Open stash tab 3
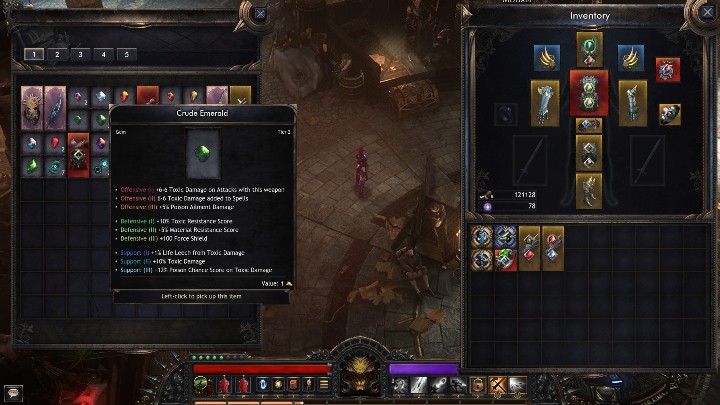 coord(79,54)
